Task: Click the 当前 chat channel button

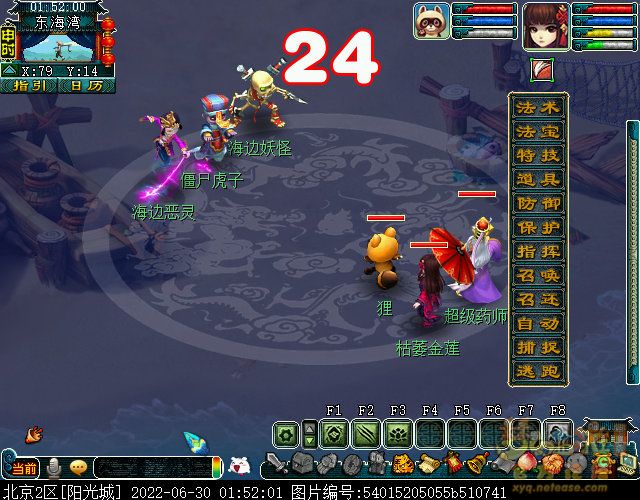Action: (x=23, y=468)
